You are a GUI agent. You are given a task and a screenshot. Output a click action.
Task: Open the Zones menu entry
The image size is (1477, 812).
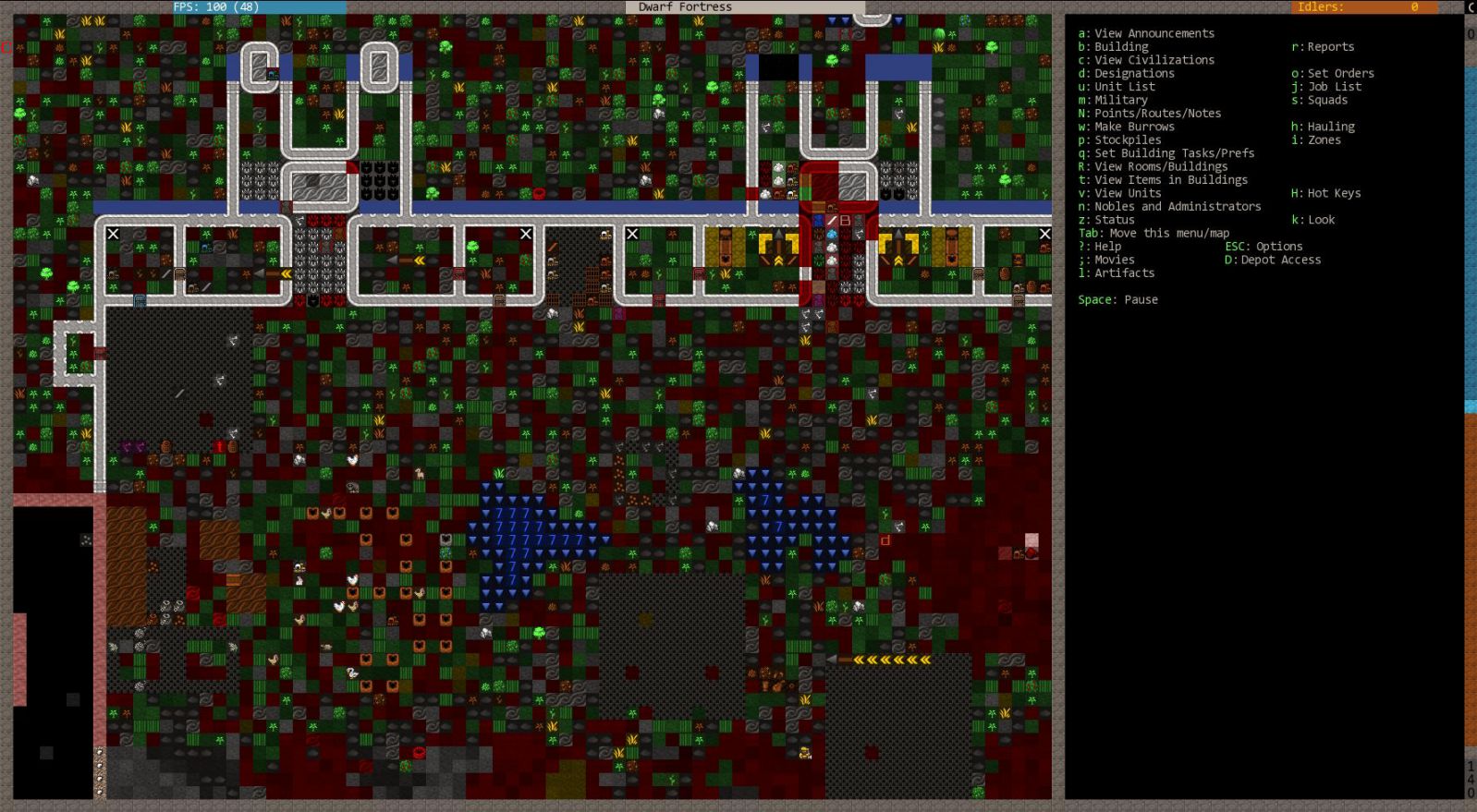[x=1324, y=140]
